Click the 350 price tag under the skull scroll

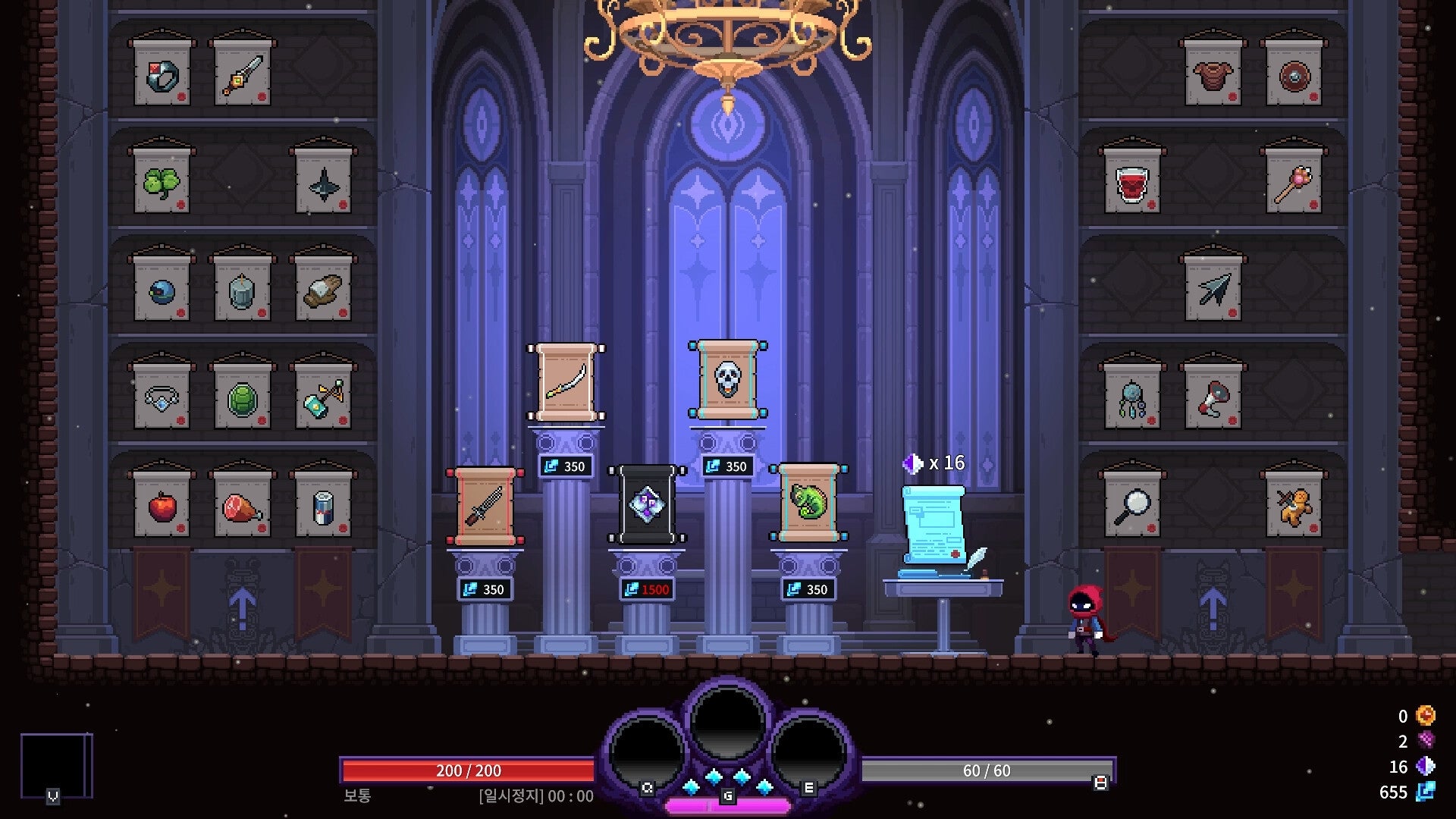(x=730, y=466)
